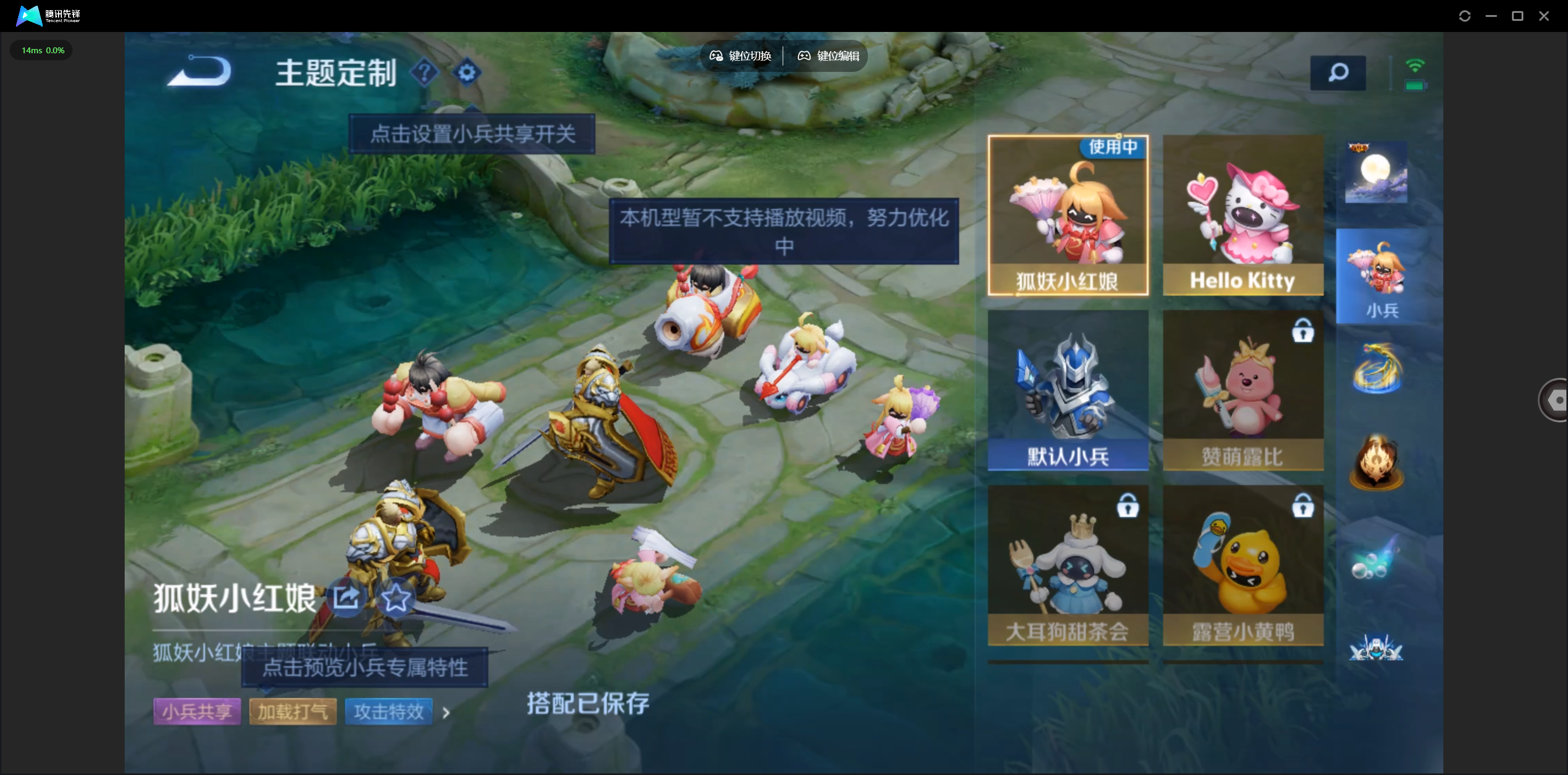Viewport: 1568px width, 775px height.
Task: Open the magnifying glass search
Action: pyautogui.click(x=1337, y=73)
